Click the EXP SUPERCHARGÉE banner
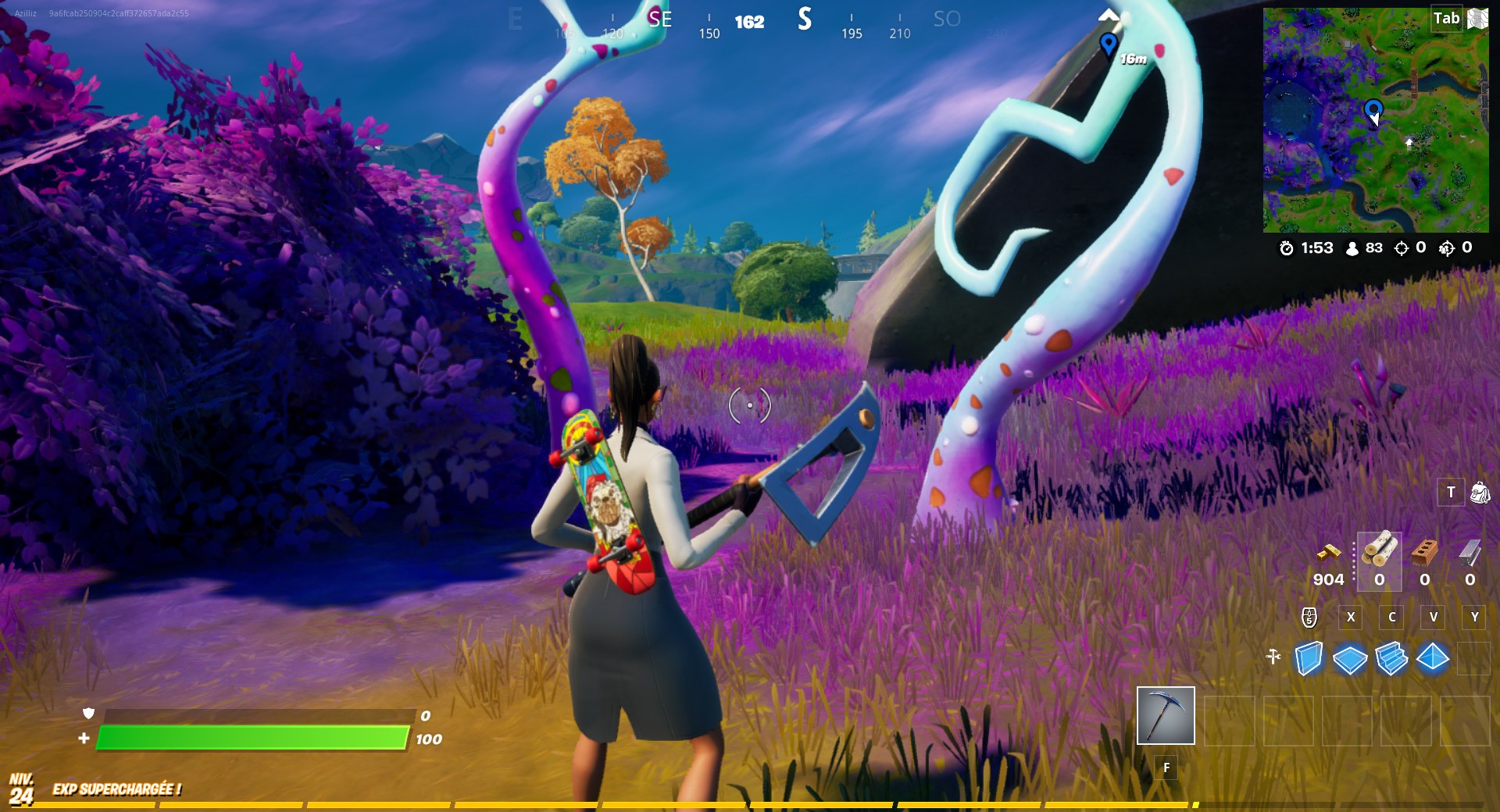 pos(117,789)
